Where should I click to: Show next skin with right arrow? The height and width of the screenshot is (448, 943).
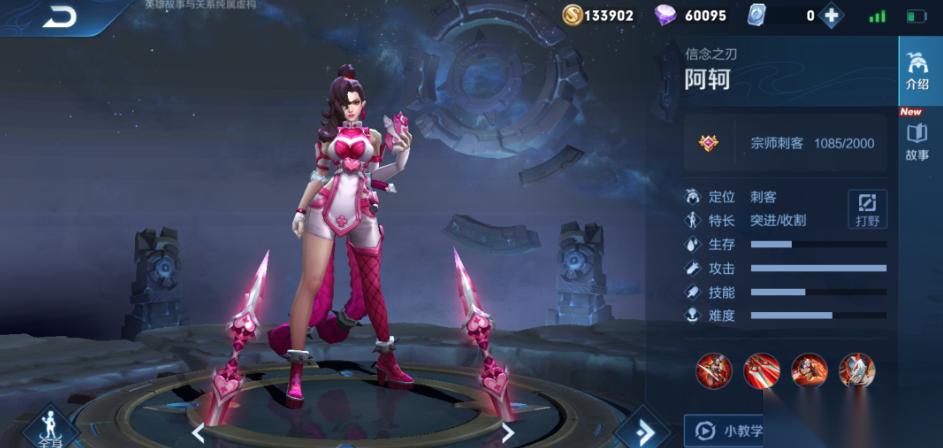click(508, 433)
